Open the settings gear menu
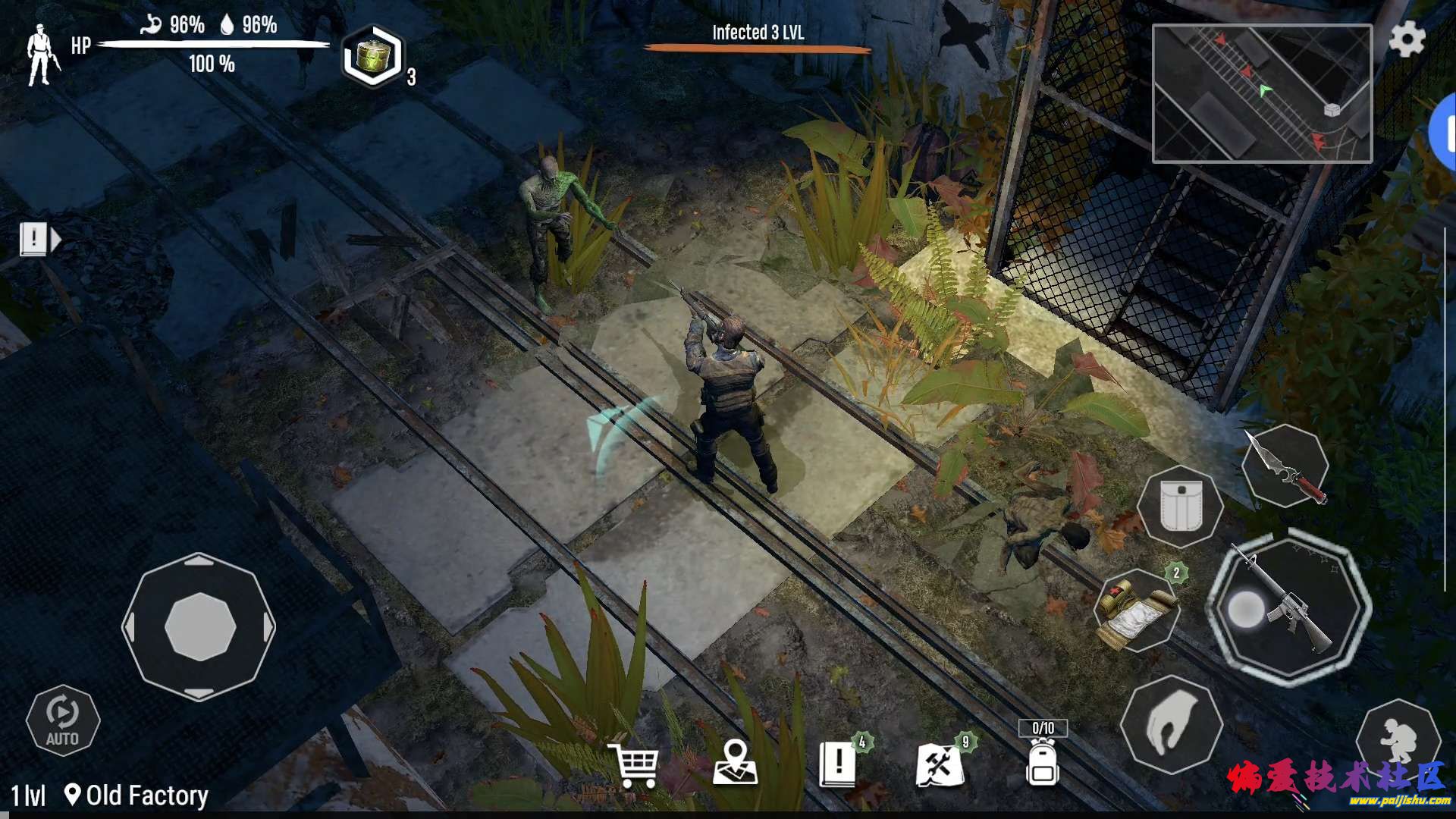Image resolution: width=1456 pixels, height=819 pixels. point(1407,39)
